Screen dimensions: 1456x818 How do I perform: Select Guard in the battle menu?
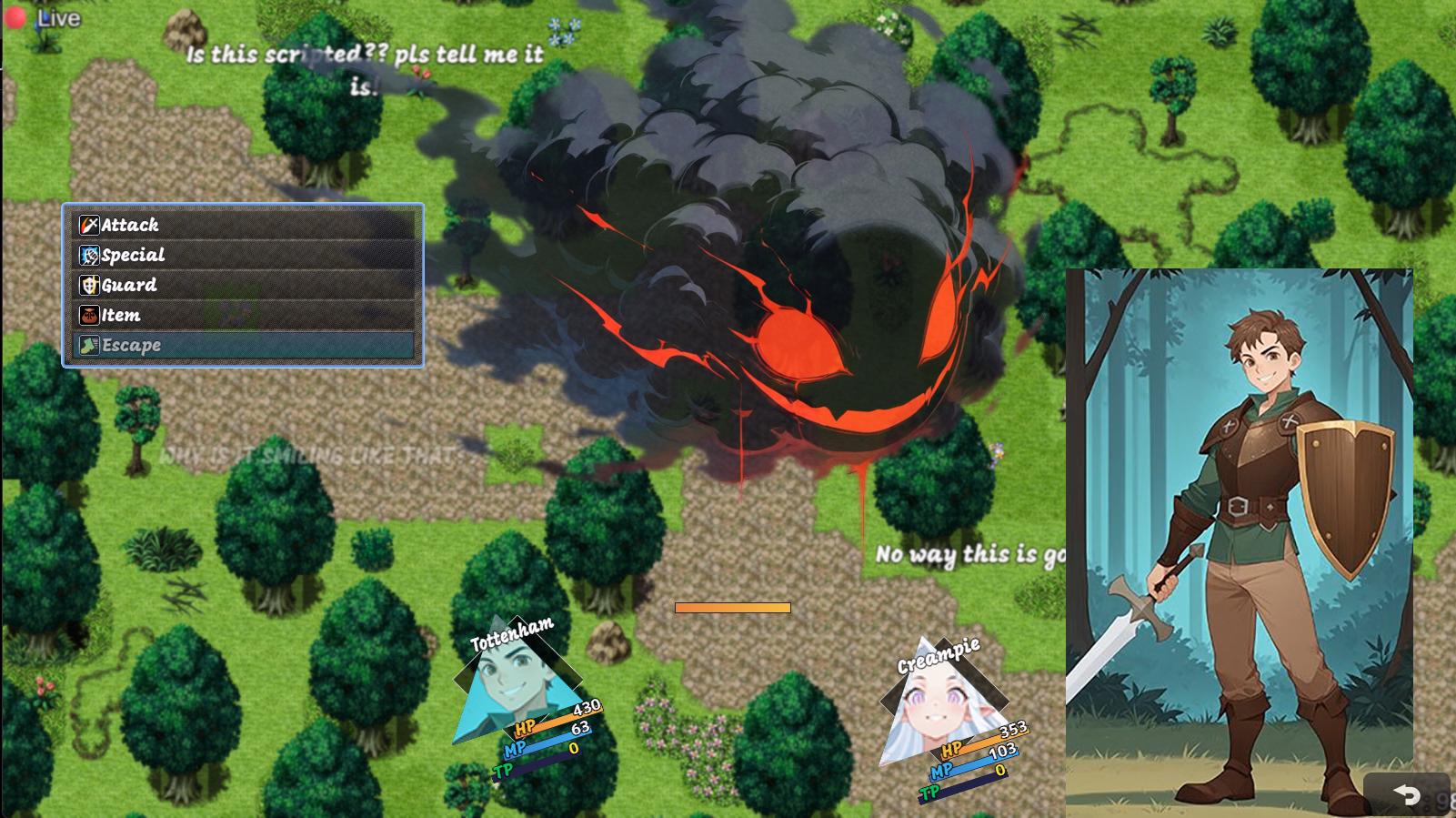pyautogui.click(x=243, y=285)
